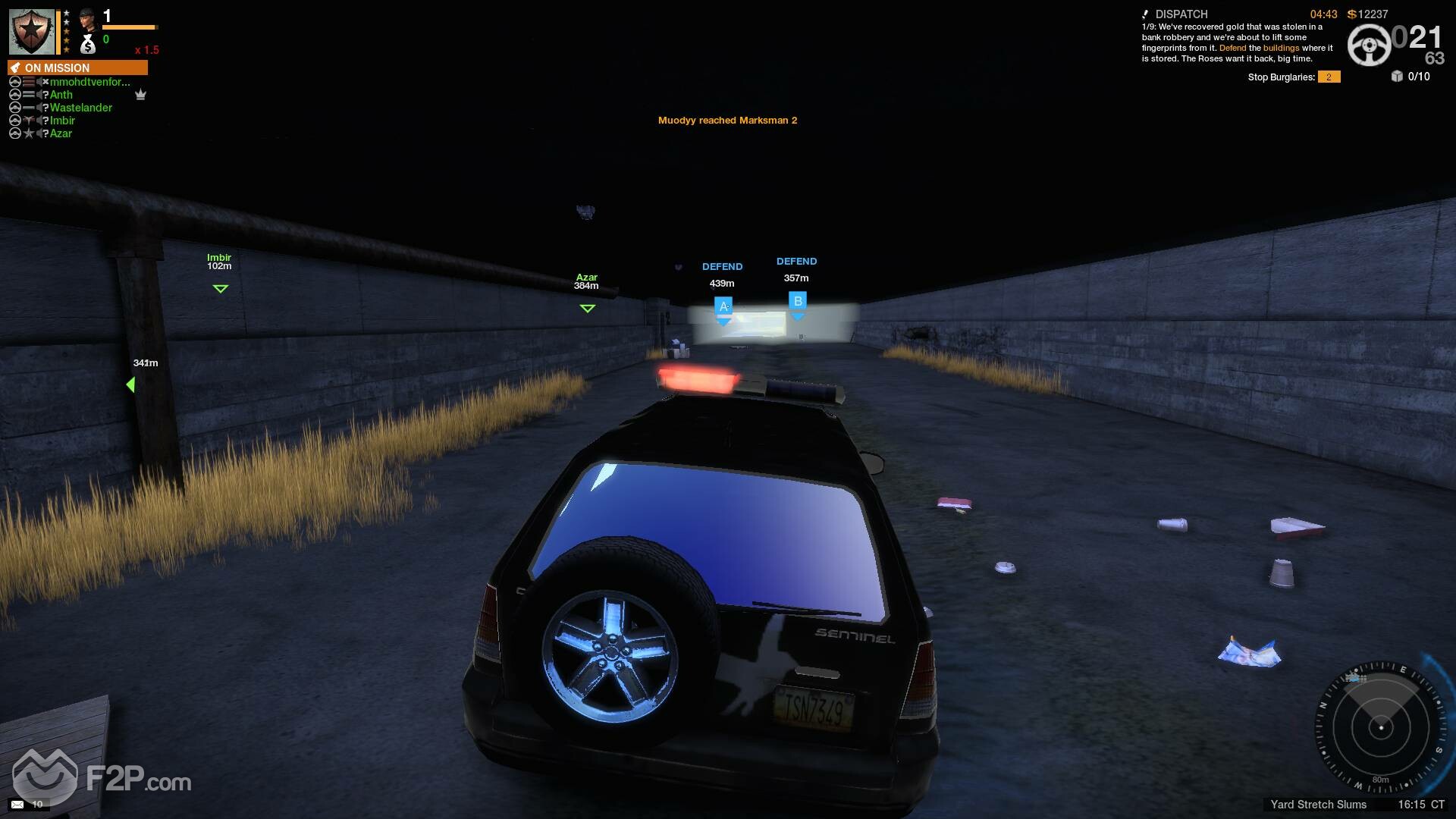
Task: Select Azar's green teammate waypoint marker
Action: coord(587,308)
